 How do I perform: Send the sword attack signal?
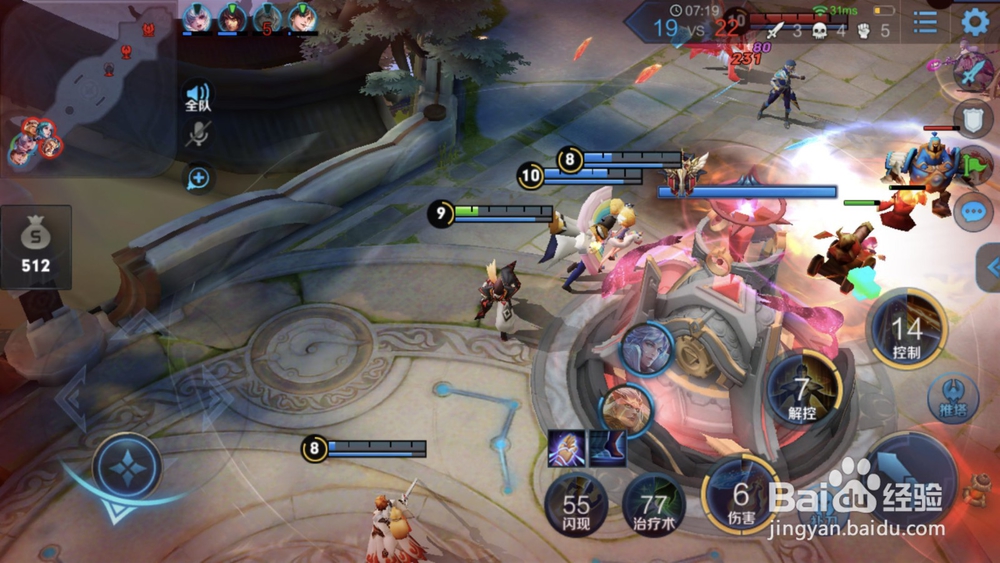pos(971,72)
